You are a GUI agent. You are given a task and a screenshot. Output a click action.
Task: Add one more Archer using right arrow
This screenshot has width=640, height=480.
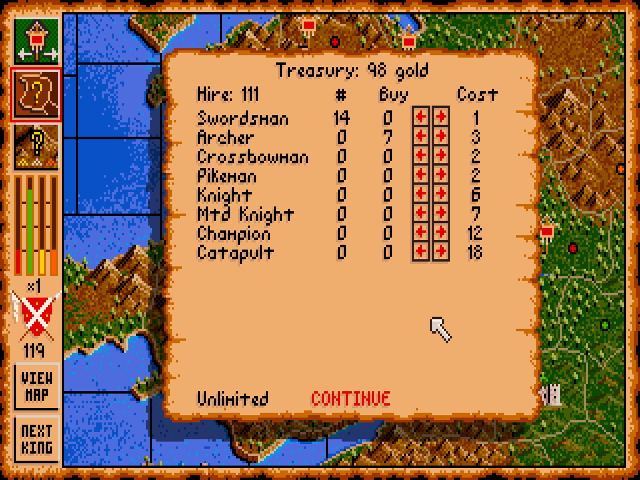tap(440, 138)
